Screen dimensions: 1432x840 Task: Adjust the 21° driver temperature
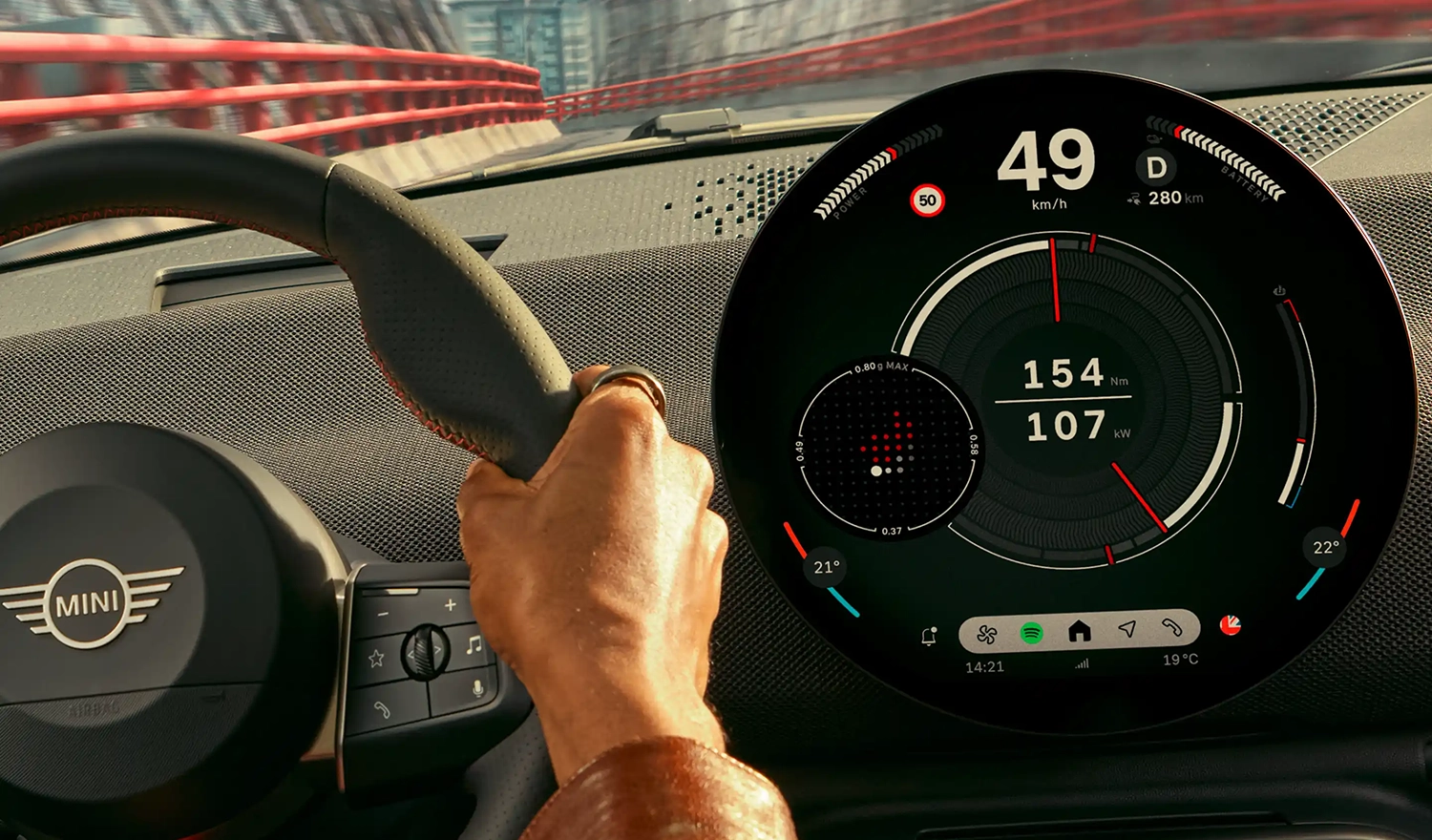[827, 568]
